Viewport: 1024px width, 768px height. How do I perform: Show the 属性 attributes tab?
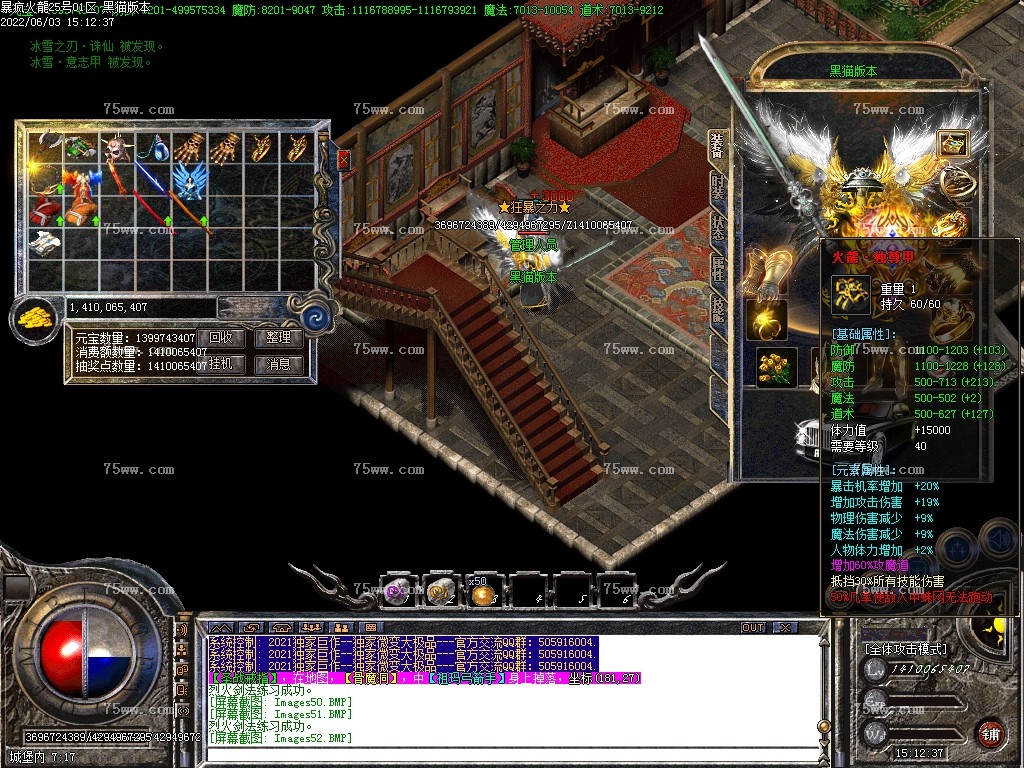pyautogui.click(x=717, y=270)
